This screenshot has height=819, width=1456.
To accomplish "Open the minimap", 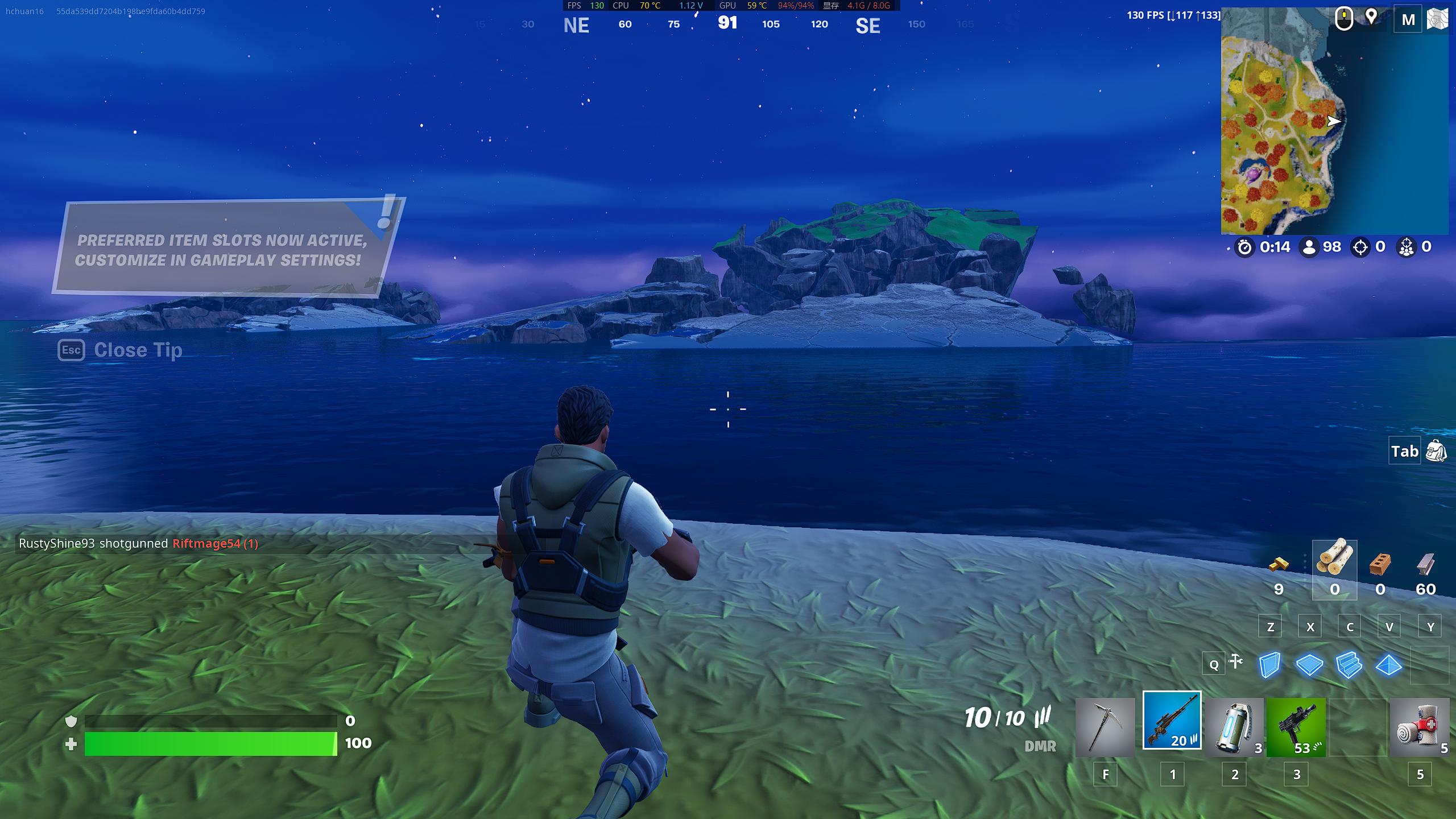I will [x=1334, y=121].
